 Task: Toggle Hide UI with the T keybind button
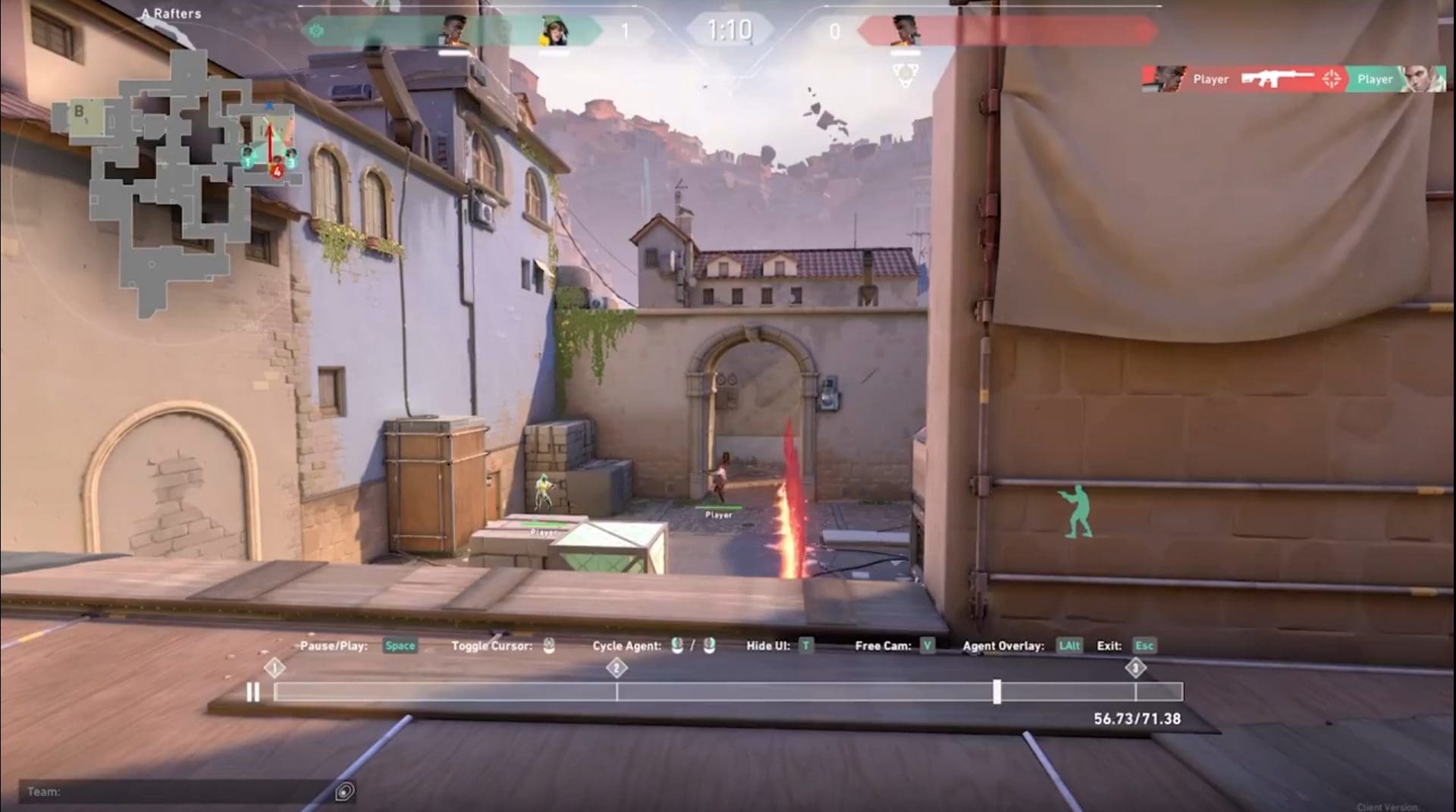[x=805, y=646]
